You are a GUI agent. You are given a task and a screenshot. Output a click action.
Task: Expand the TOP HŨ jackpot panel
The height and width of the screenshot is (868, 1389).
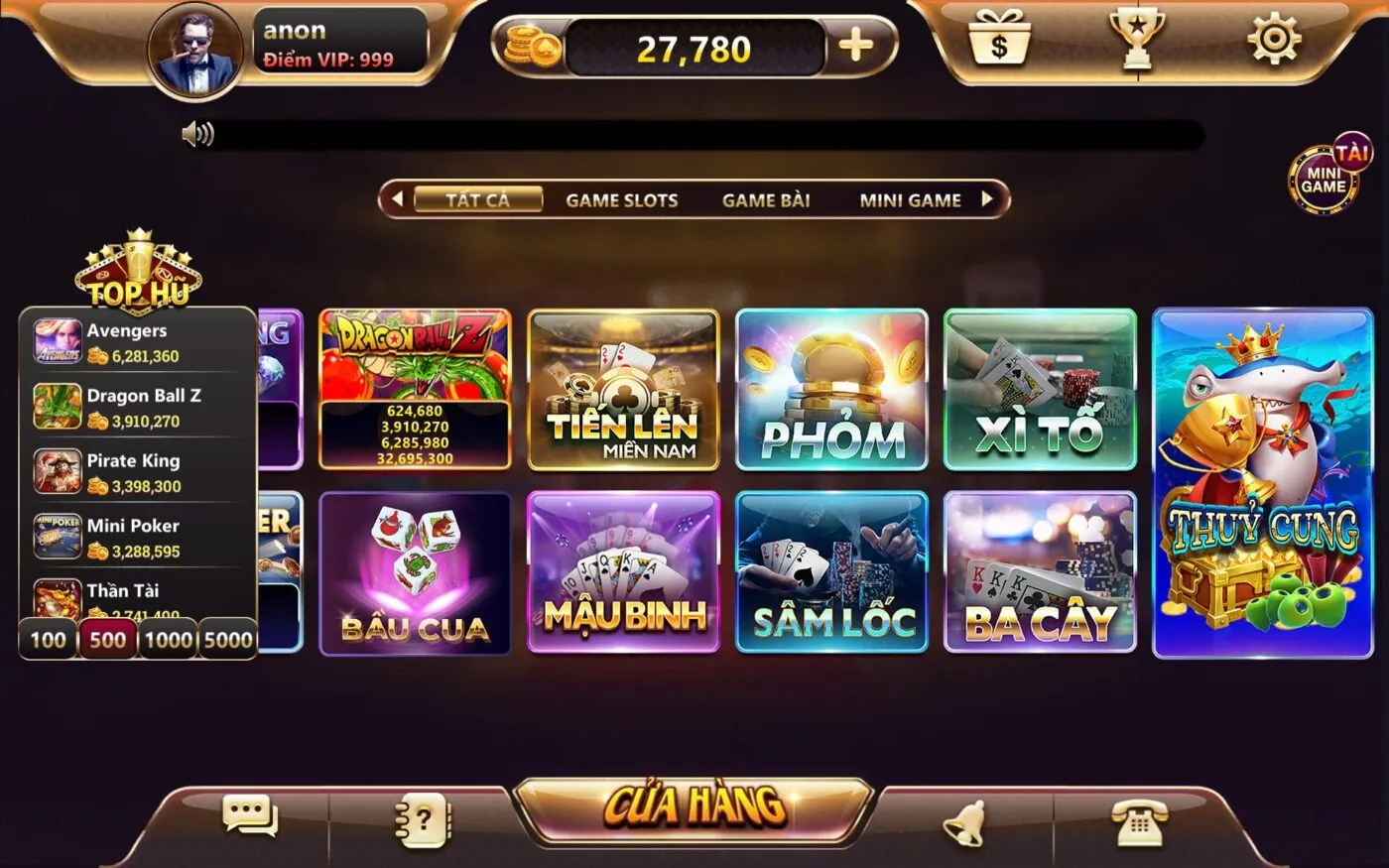[x=139, y=275]
